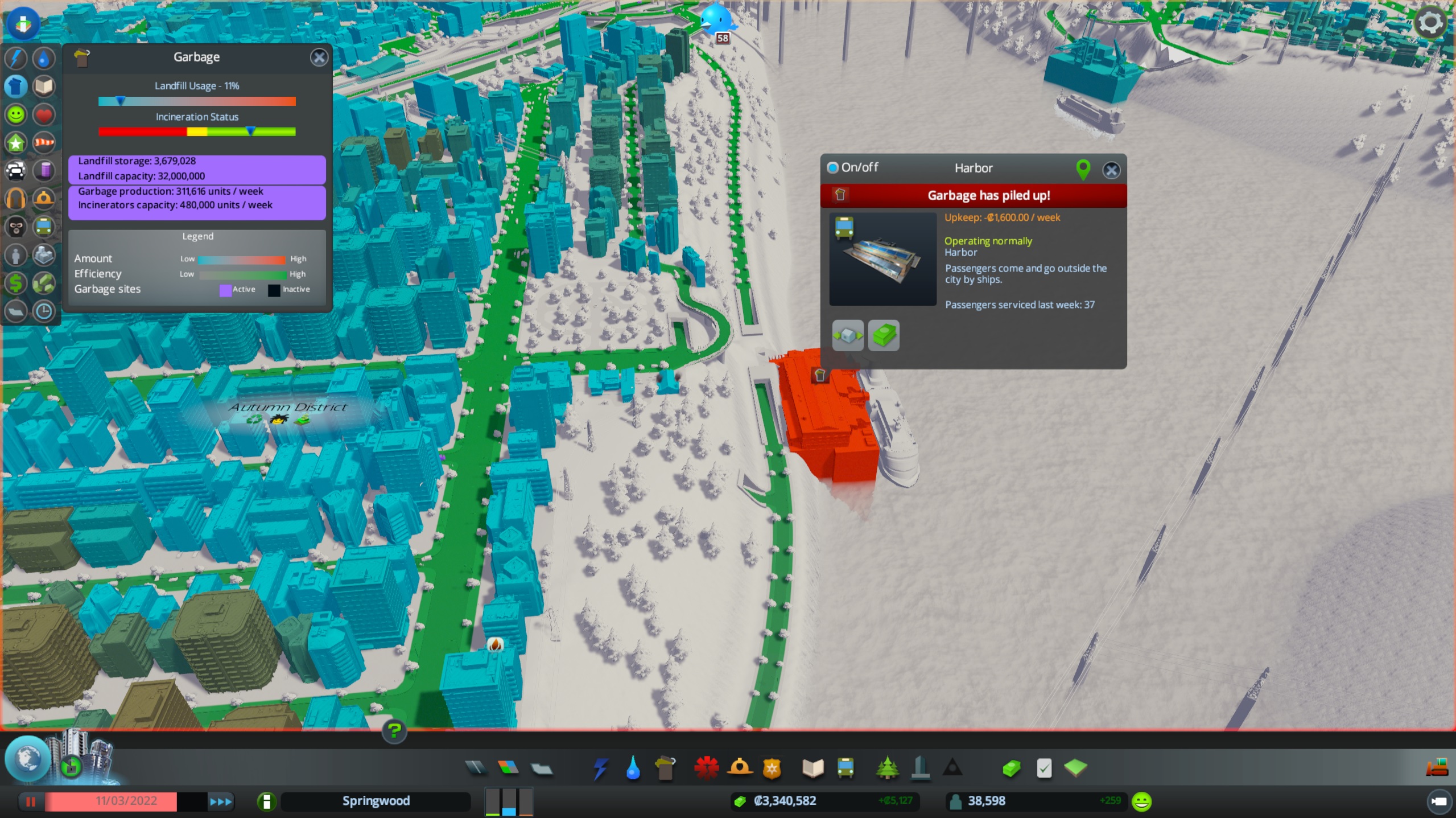Open the Education info view
1456x818 pixels.
click(x=44, y=86)
